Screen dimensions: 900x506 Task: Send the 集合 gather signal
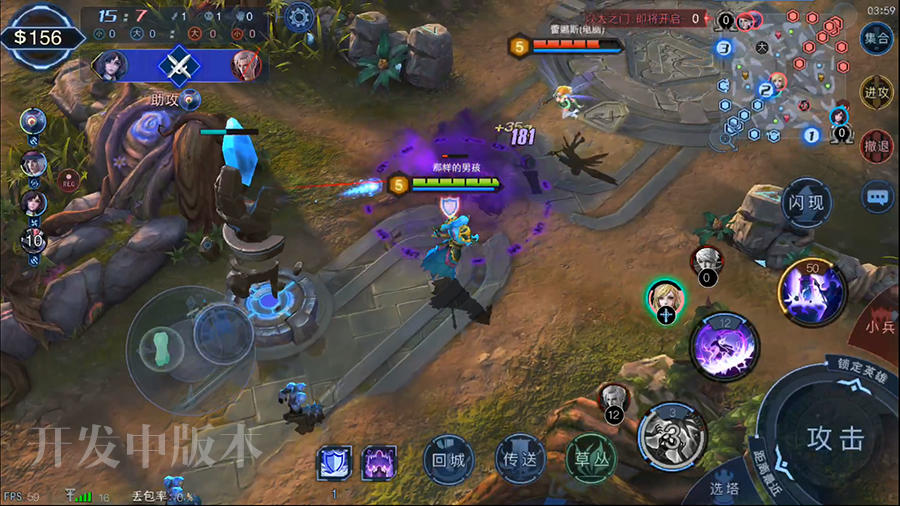point(876,39)
